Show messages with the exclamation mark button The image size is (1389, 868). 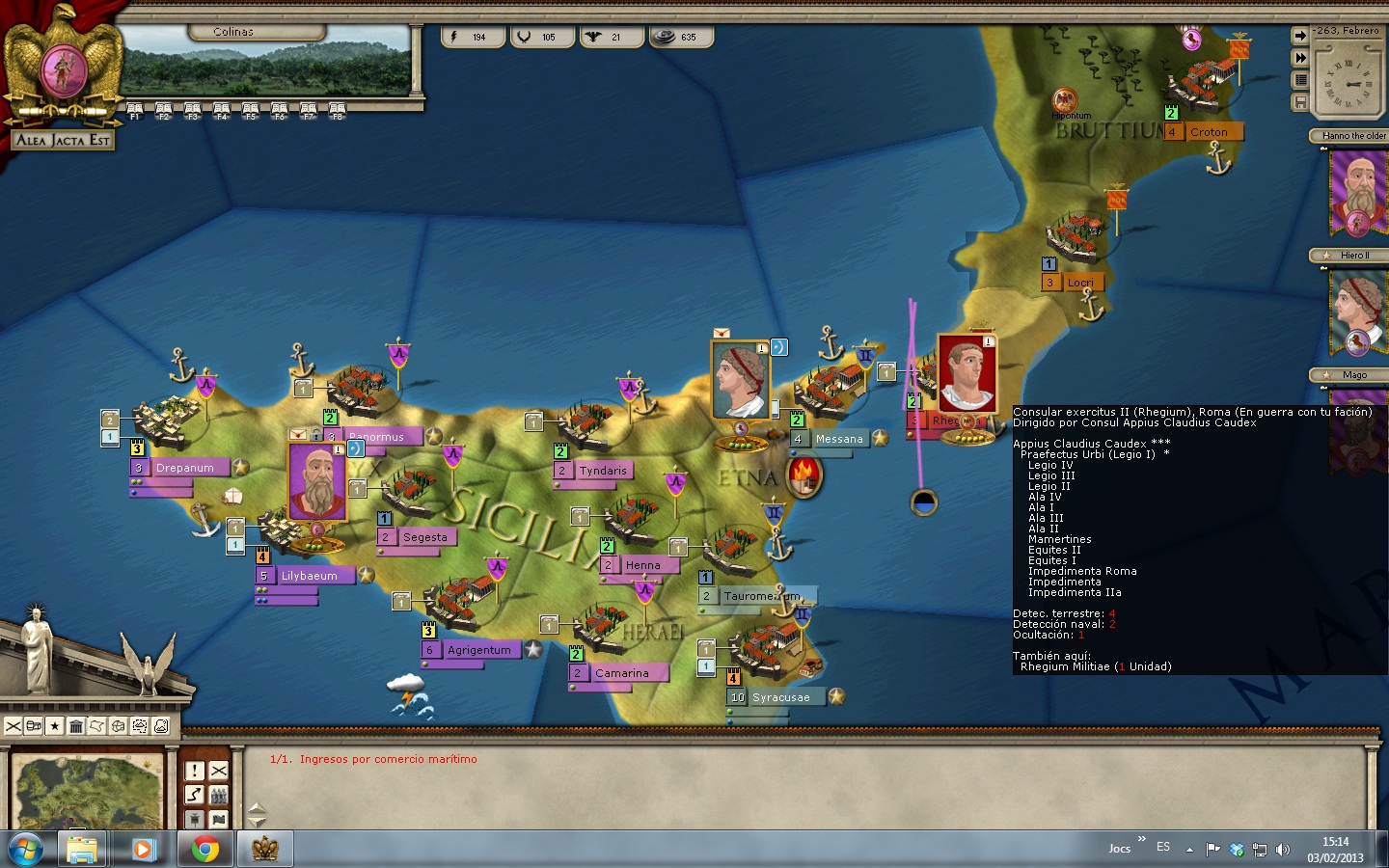[195, 771]
